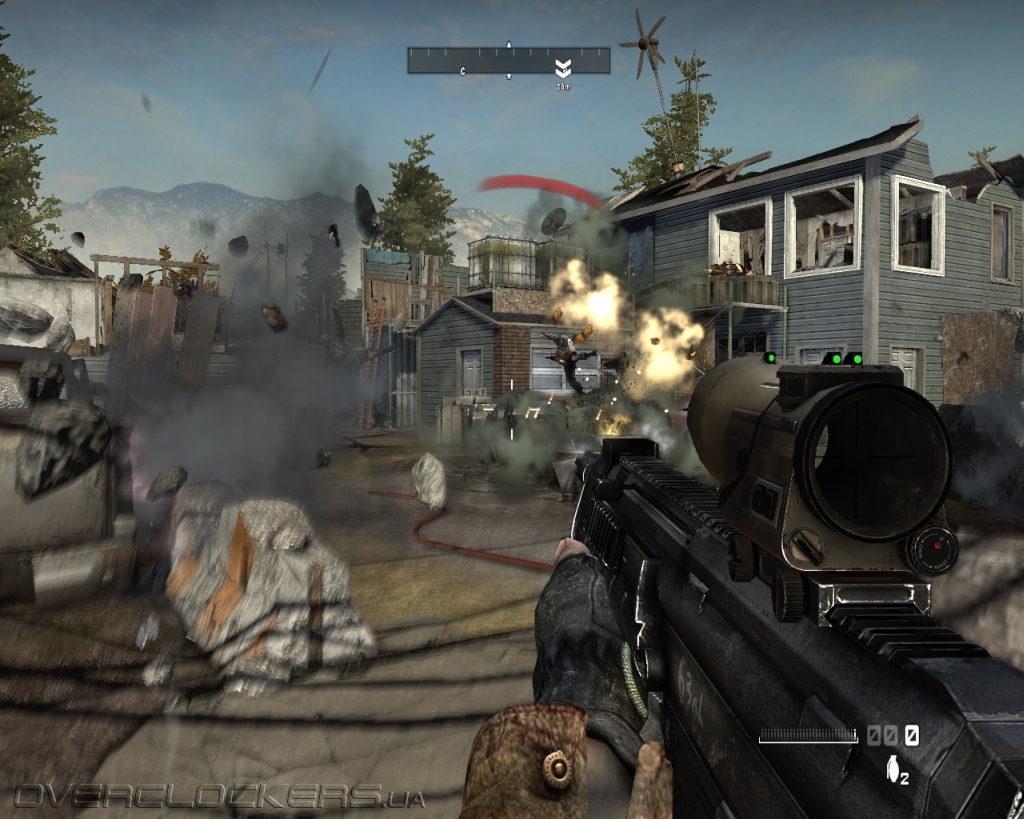Select the objective chevron marker on the compass
This screenshot has width=1024, height=819.
563,68
